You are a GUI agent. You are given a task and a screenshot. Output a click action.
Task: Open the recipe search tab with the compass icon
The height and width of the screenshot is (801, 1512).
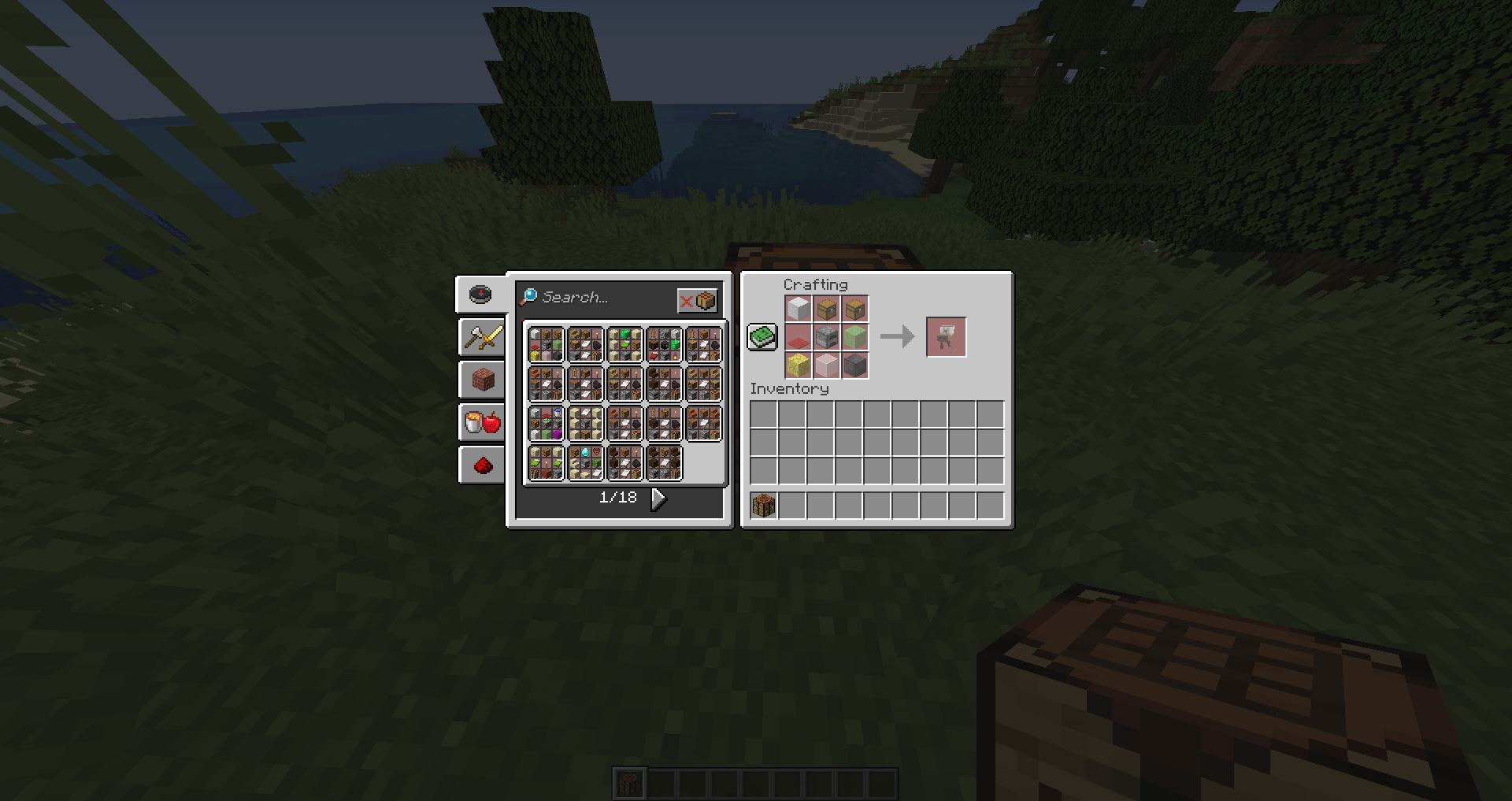click(481, 294)
